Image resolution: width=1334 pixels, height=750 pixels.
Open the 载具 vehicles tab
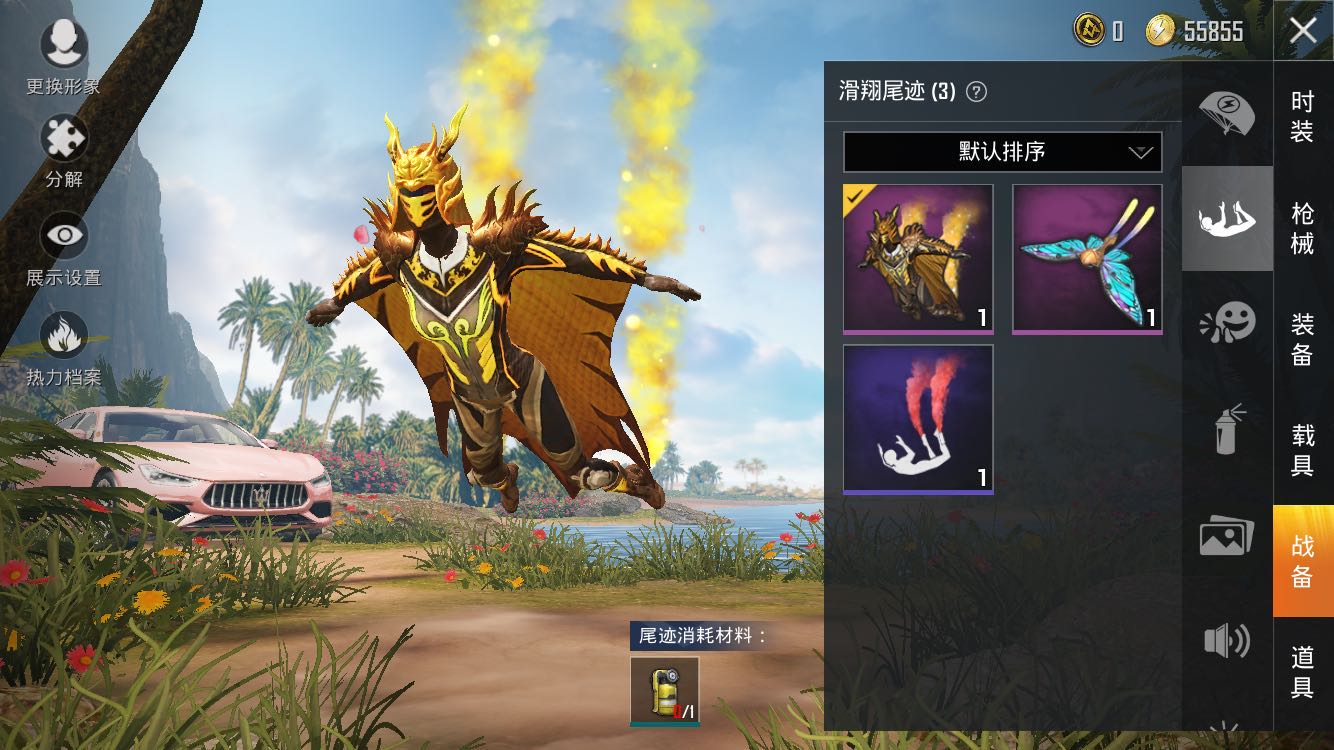click(x=1302, y=449)
